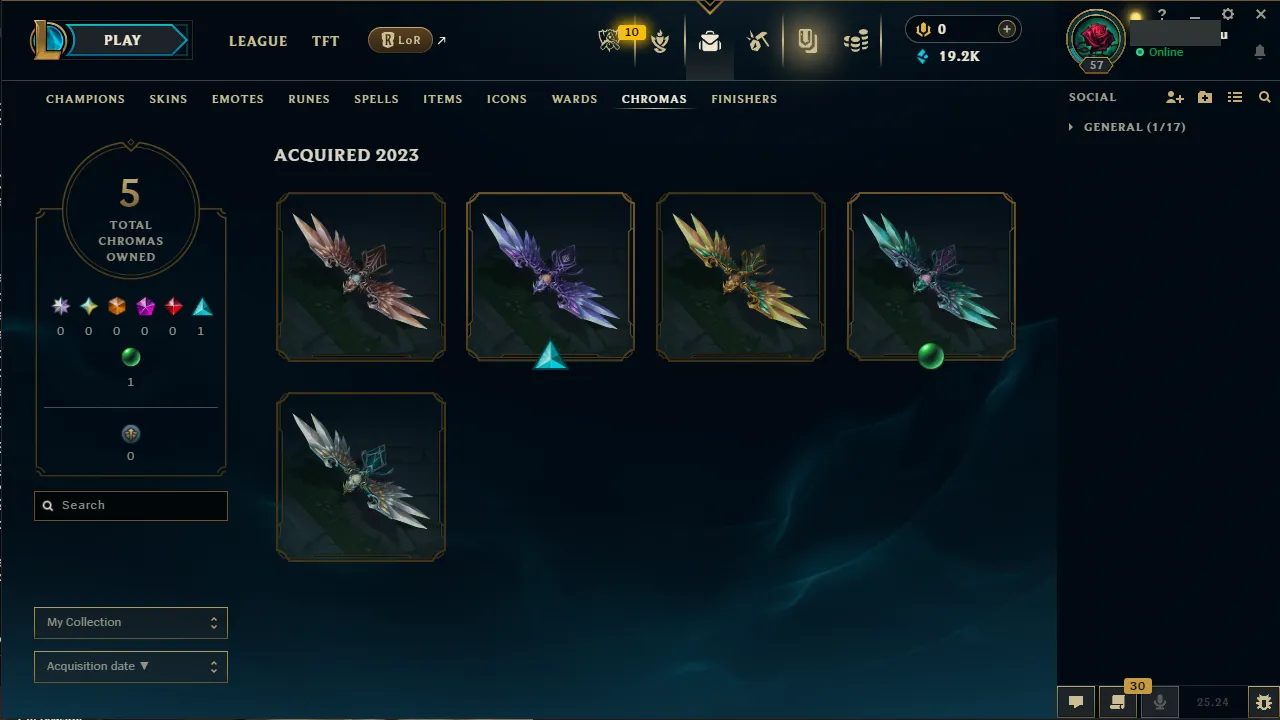
Task: Search friends using the magnifier icon
Action: pyautogui.click(x=1264, y=97)
